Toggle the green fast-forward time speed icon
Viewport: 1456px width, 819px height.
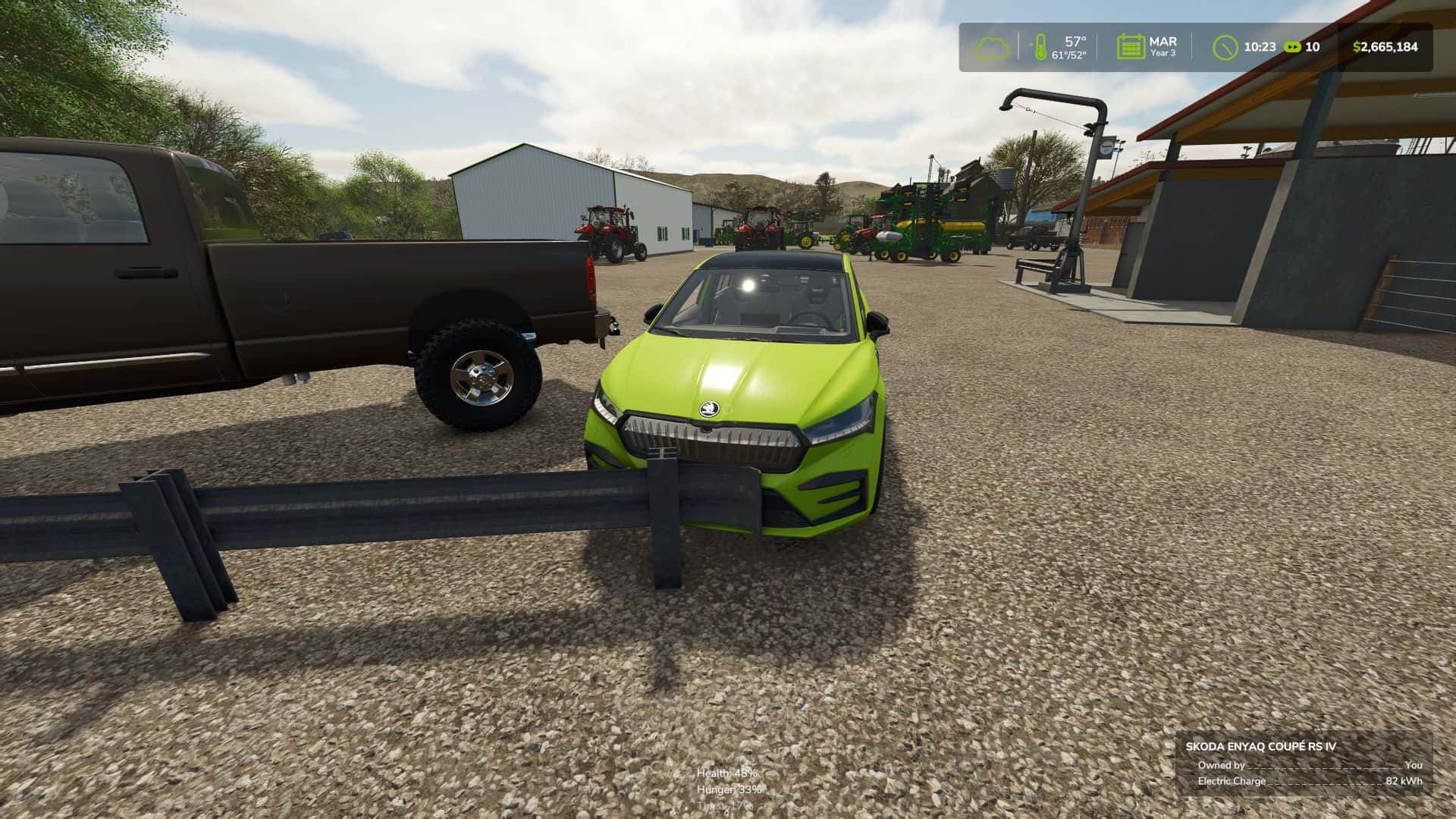coord(1292,47)
